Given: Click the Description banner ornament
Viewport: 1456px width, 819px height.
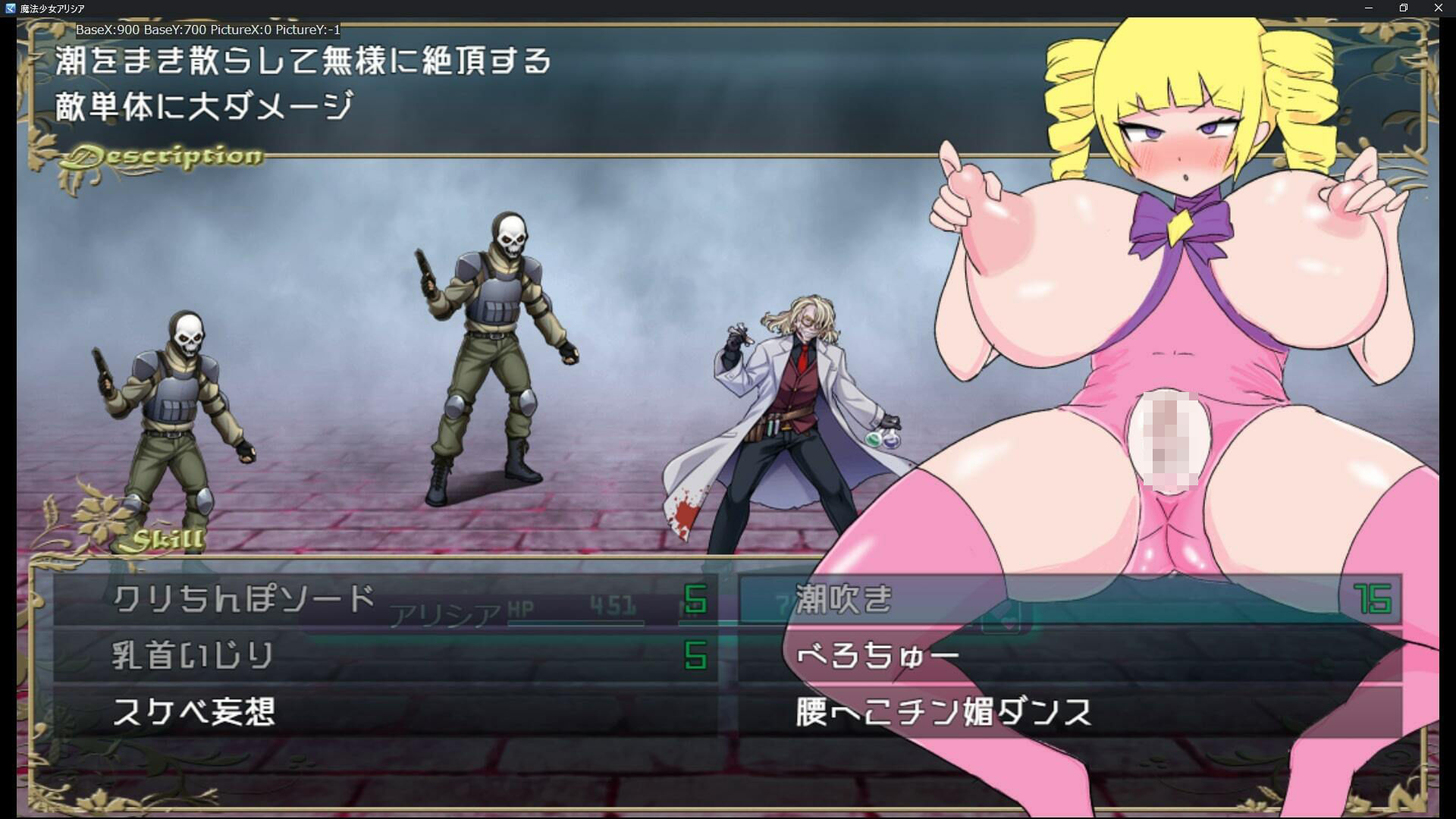Looking at the screenshot, I should click(x=163, y=157).
